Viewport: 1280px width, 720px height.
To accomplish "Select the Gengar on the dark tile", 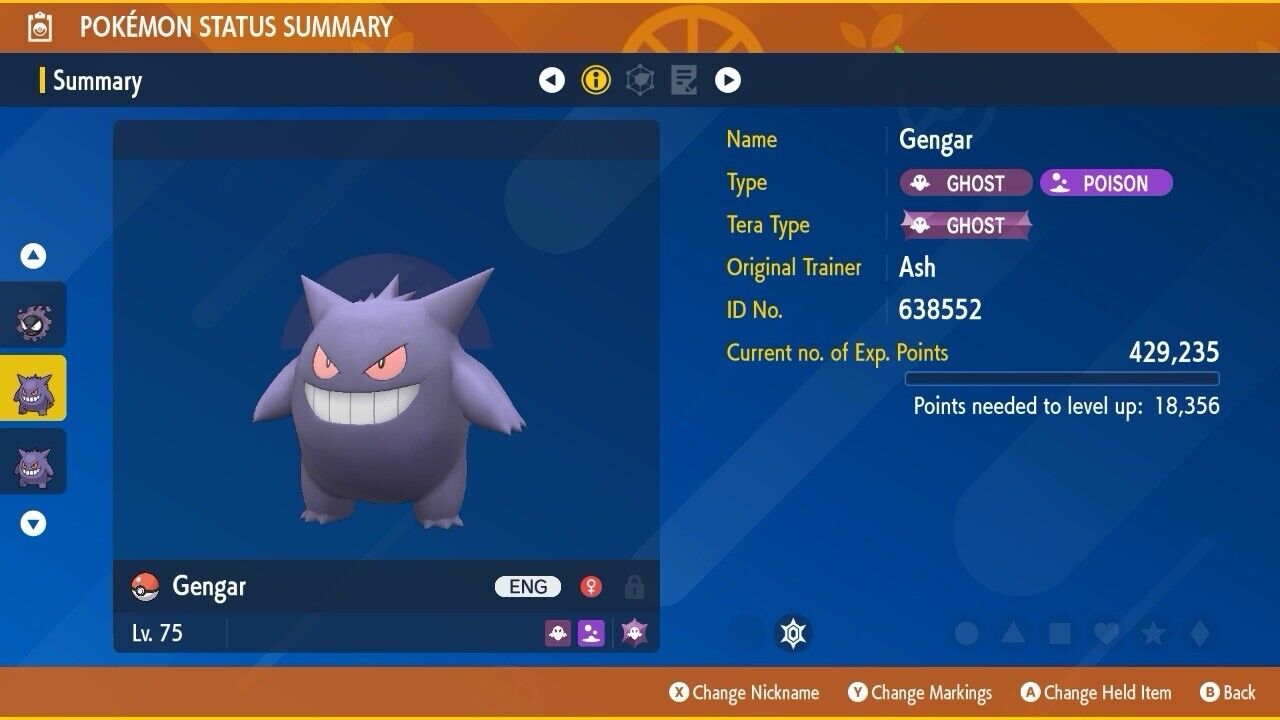I will tap(33, 465).
